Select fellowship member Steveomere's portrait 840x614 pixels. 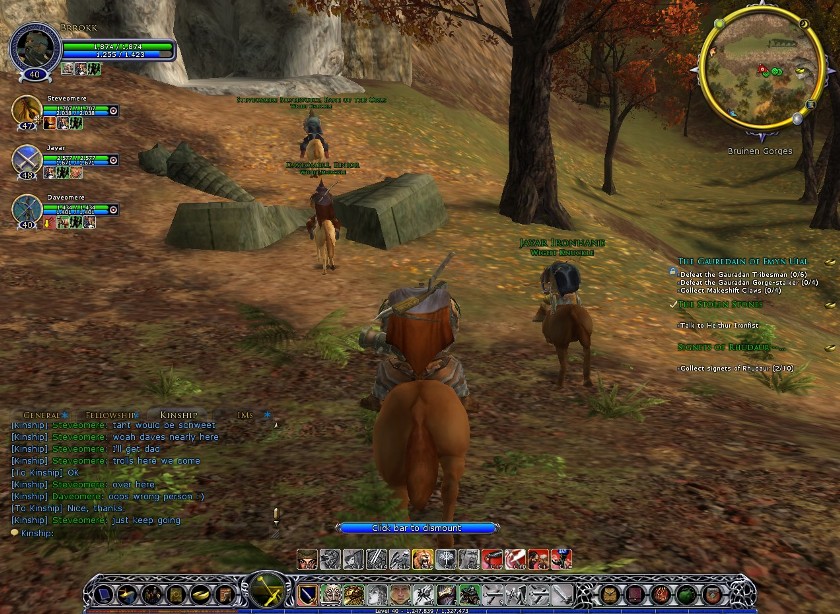coord(27,109)
